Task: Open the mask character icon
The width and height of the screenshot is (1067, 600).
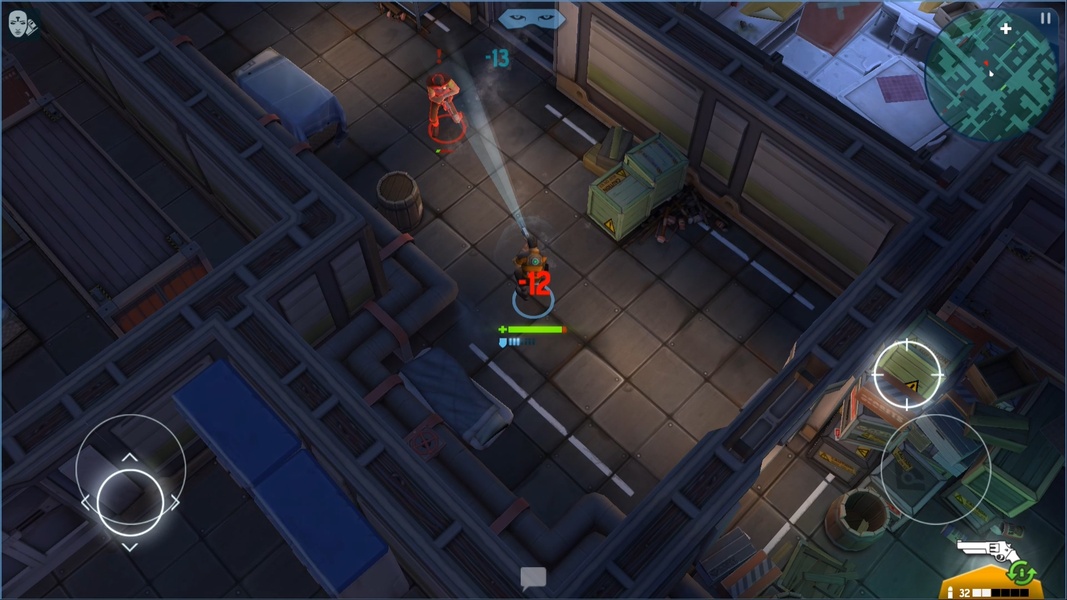Action: (20, 24)
